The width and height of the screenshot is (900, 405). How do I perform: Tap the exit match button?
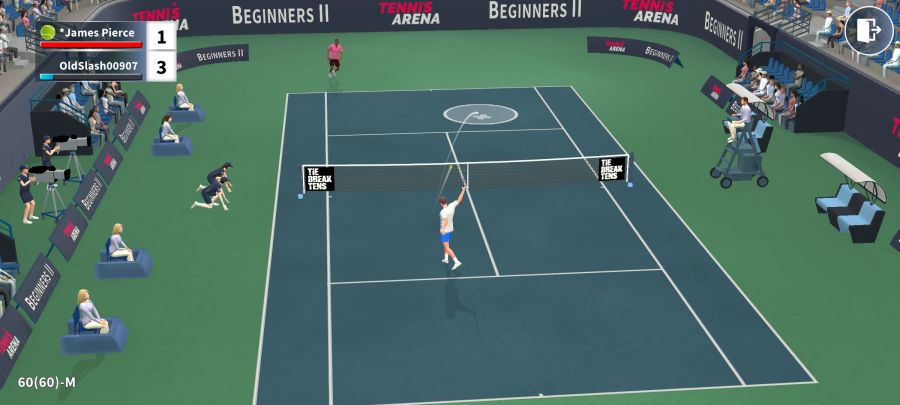(x=868, y=30)
